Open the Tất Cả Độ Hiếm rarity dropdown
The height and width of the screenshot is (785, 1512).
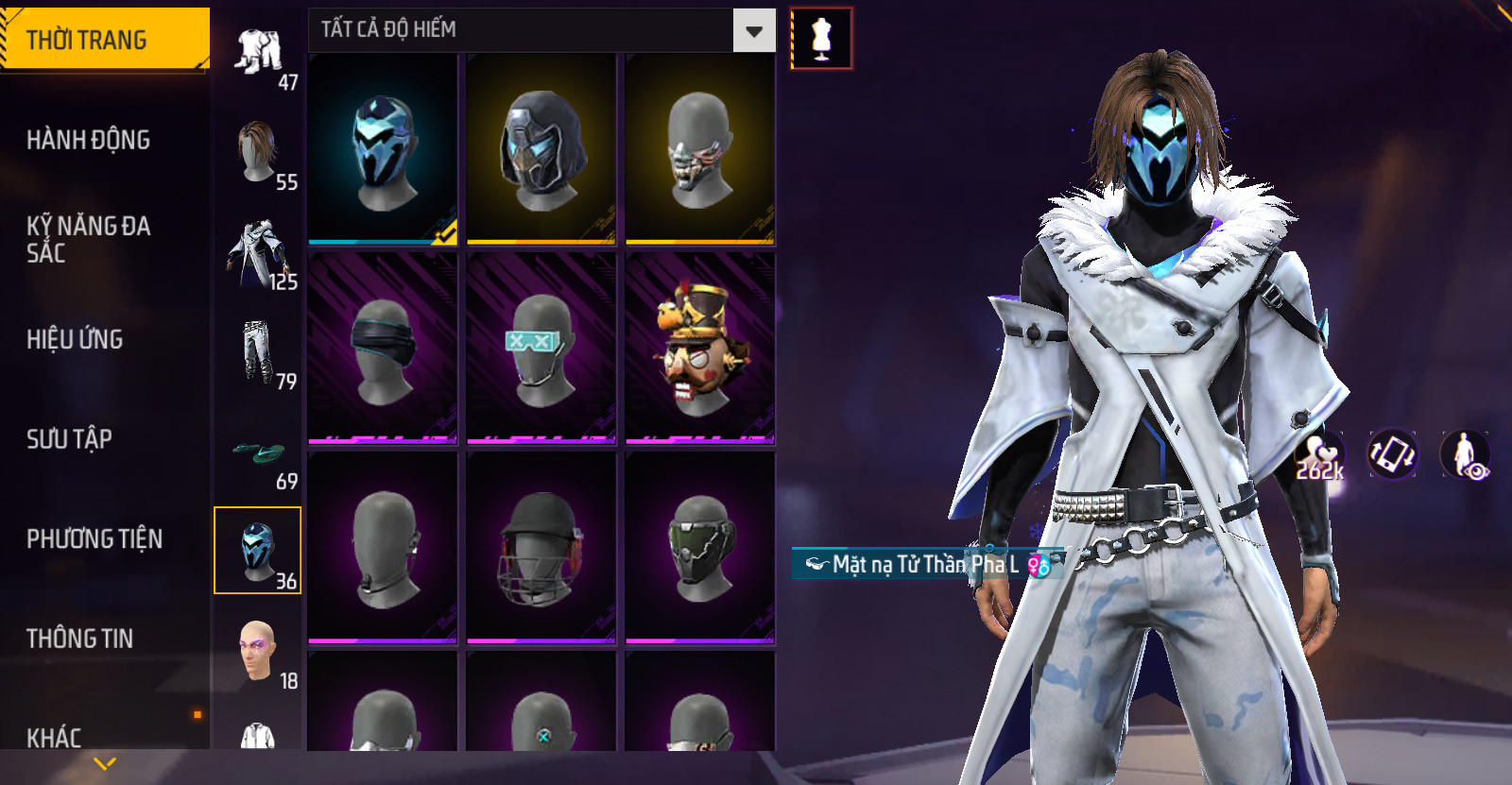tap(753, 31)
